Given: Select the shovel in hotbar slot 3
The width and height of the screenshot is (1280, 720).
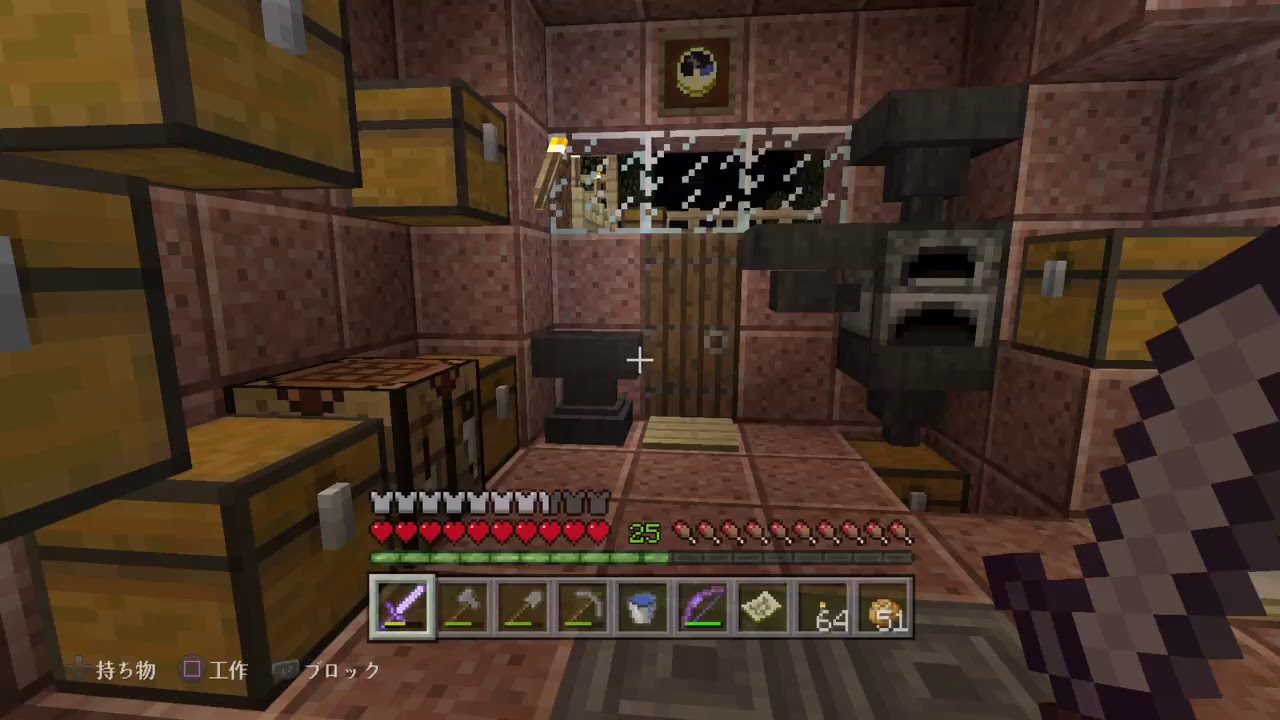Looking at the screenshot, I should pyautogui.click(x=523, y=605).
